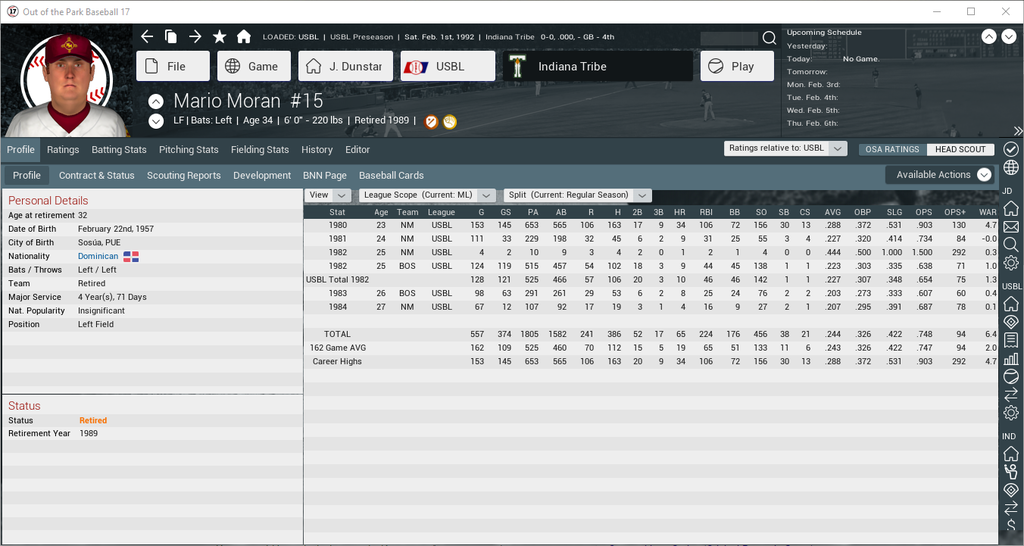Select the Contract & Status subtab
The image size is (1024, 546).
pyautogui.click(x=96, y=175)
